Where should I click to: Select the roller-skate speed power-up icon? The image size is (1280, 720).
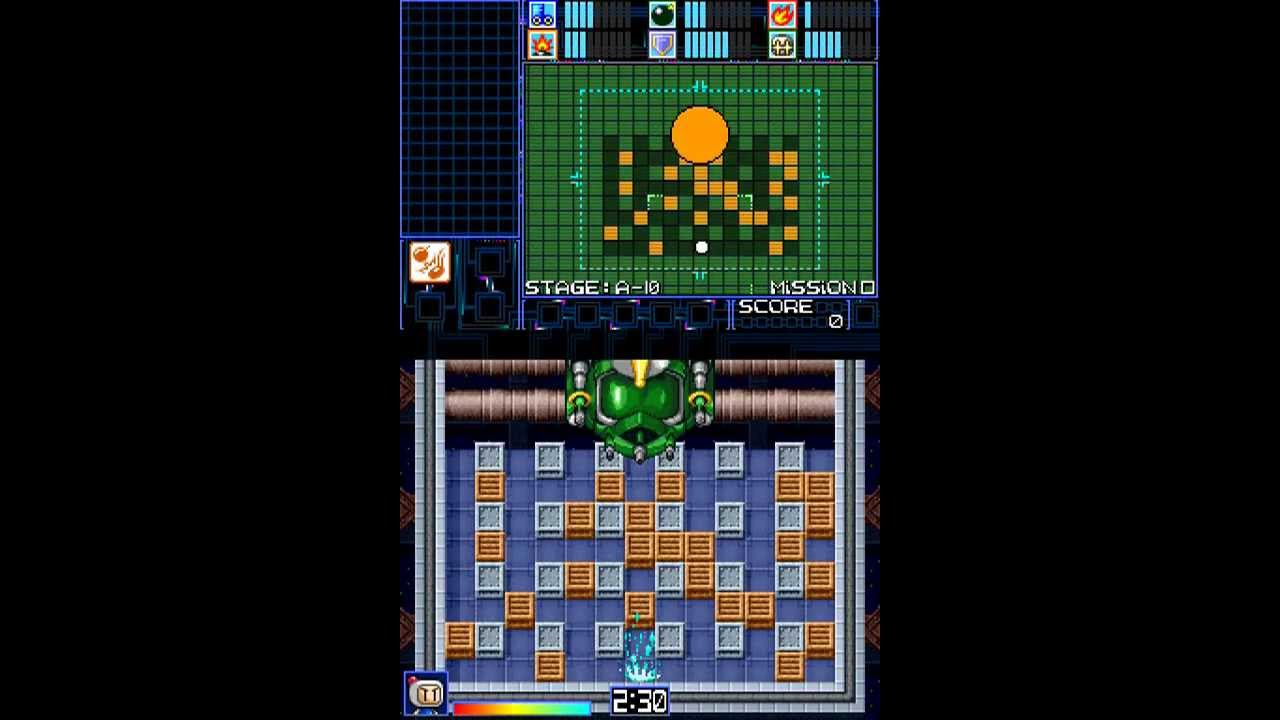click(x=542, y=14)
